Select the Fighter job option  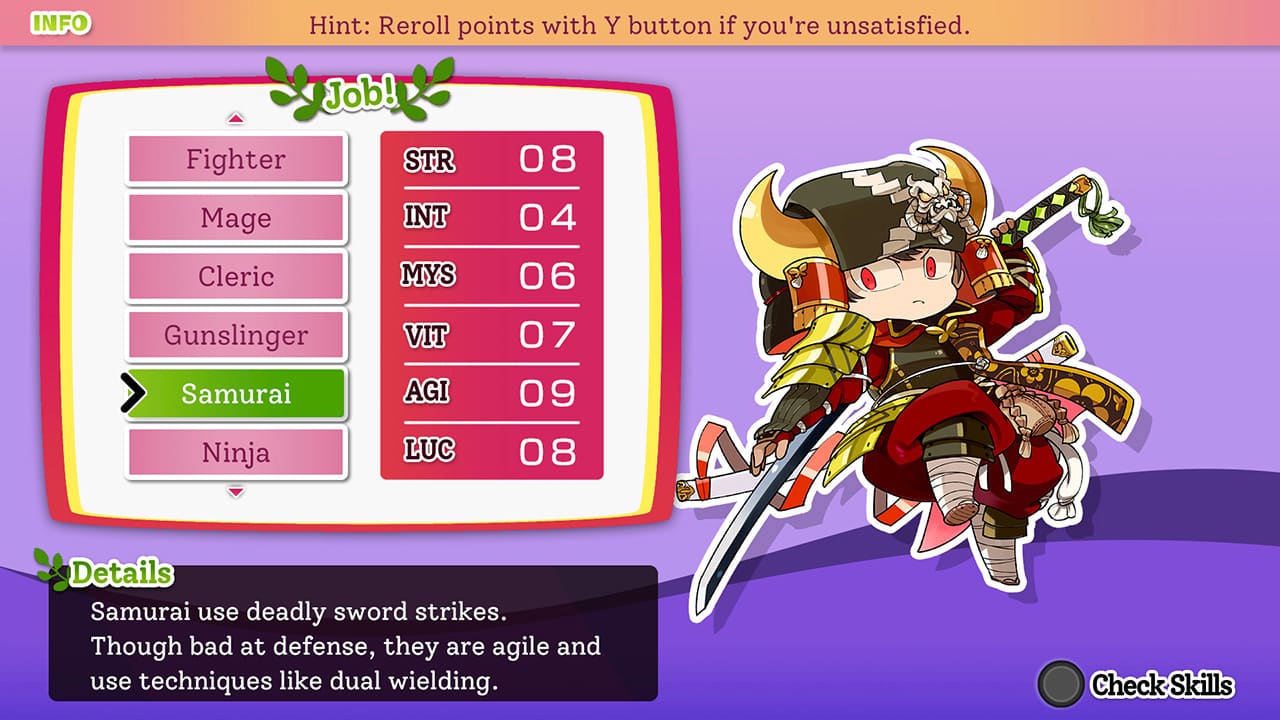pyautogui.click(x=235, y=159)
